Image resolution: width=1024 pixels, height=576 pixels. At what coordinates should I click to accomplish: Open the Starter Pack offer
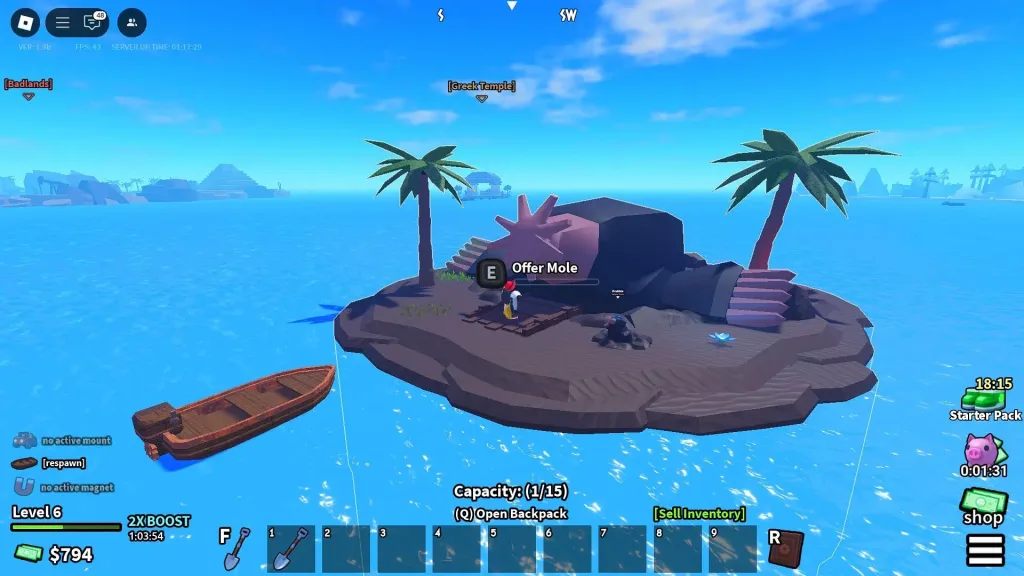[985, 400]
